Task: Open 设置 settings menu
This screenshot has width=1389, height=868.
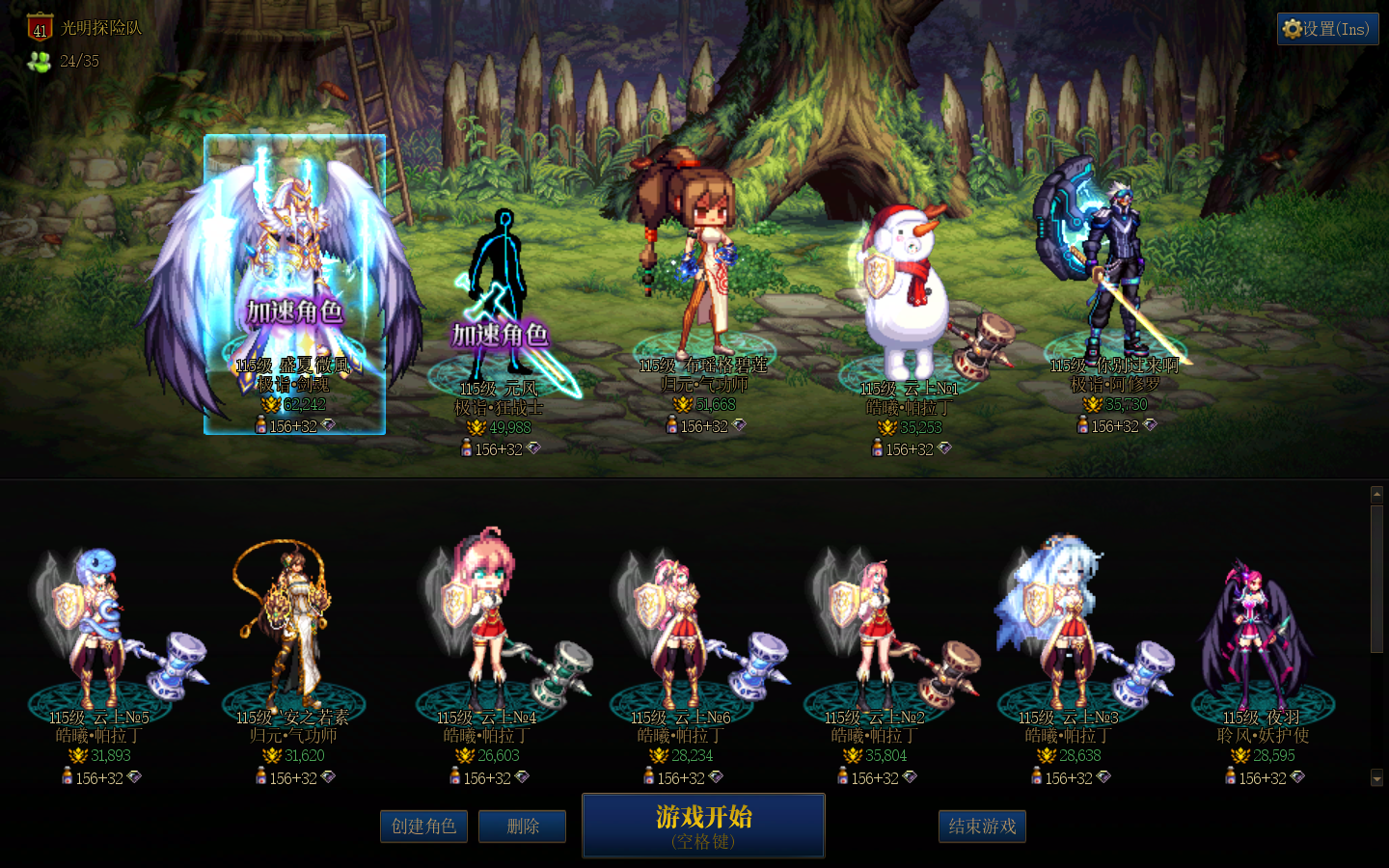Action: coord(1327,29)
